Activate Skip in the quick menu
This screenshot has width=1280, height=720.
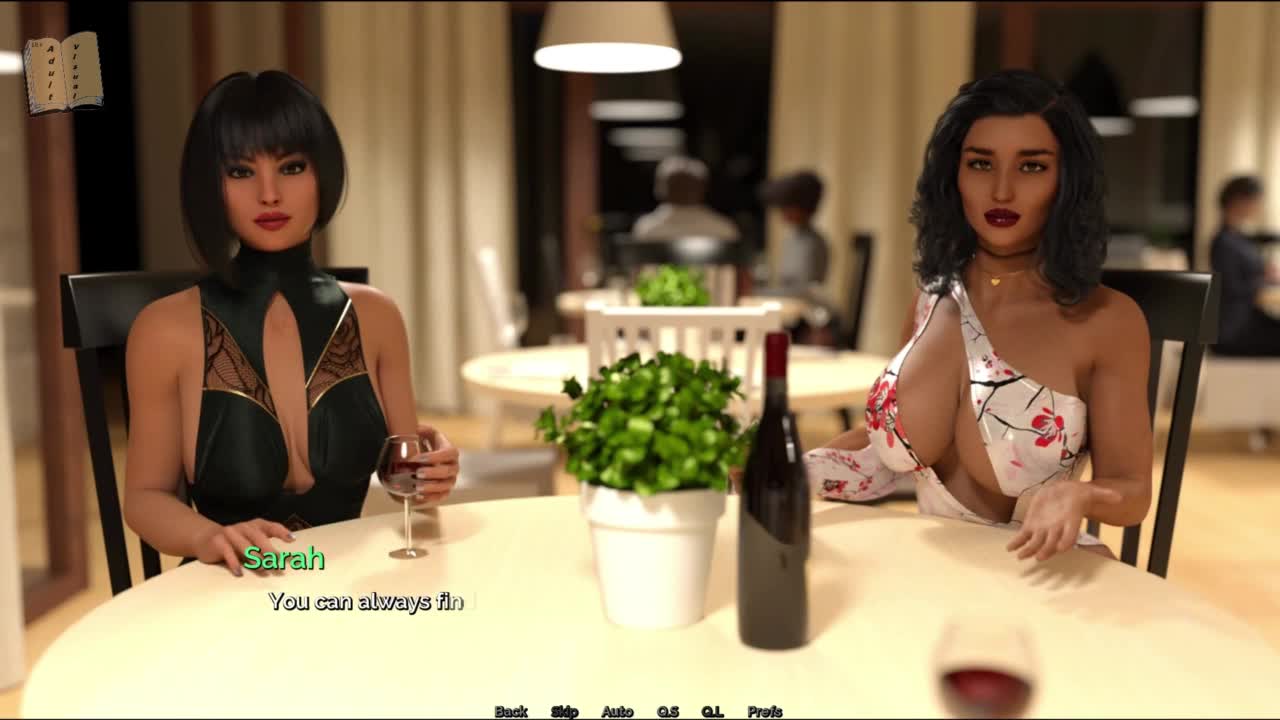tap(564, 711)
